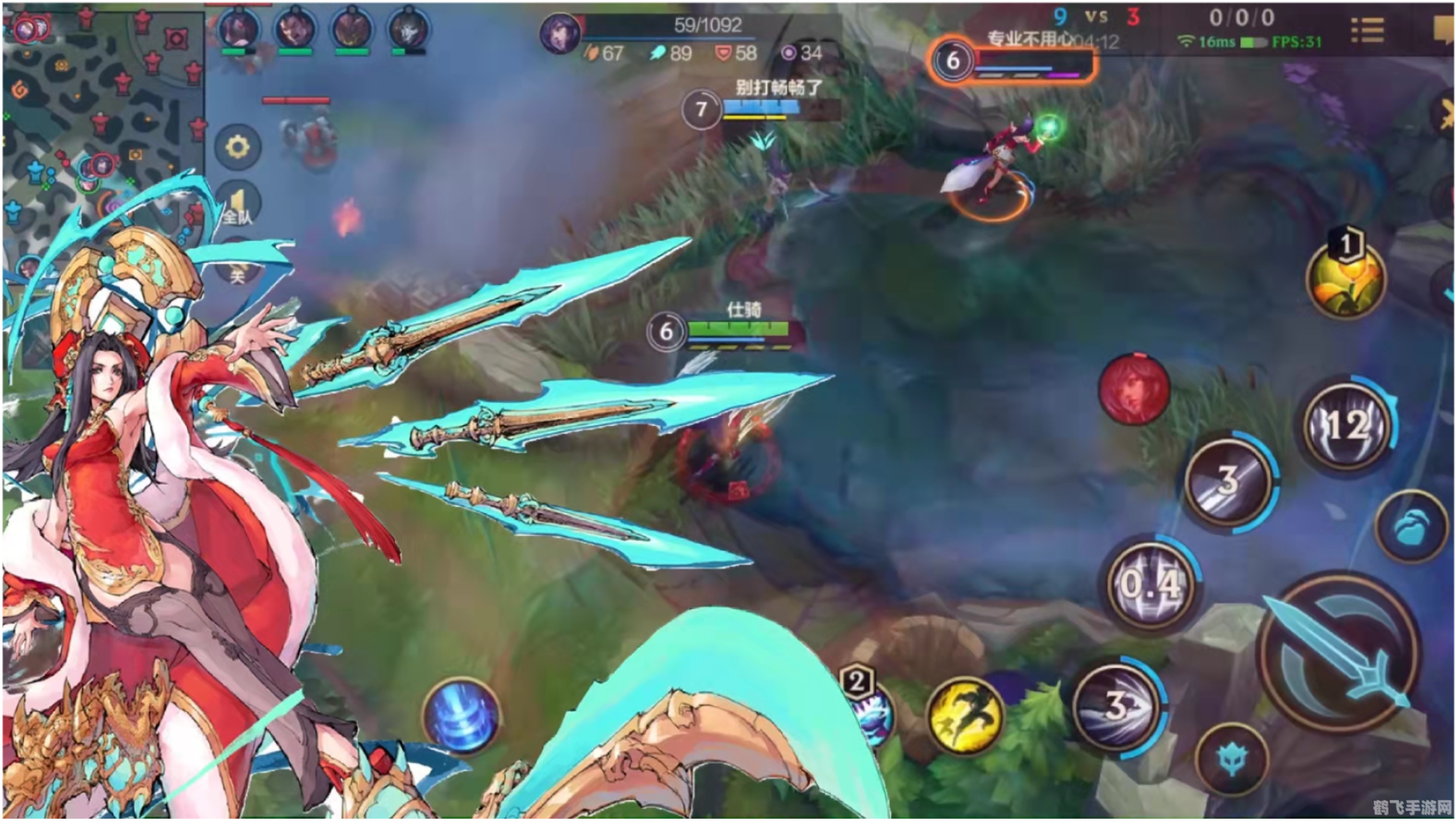The image size is (1456, 821).
Task: Toggle the 全队 team voice speaker
Action: (237, 206)
